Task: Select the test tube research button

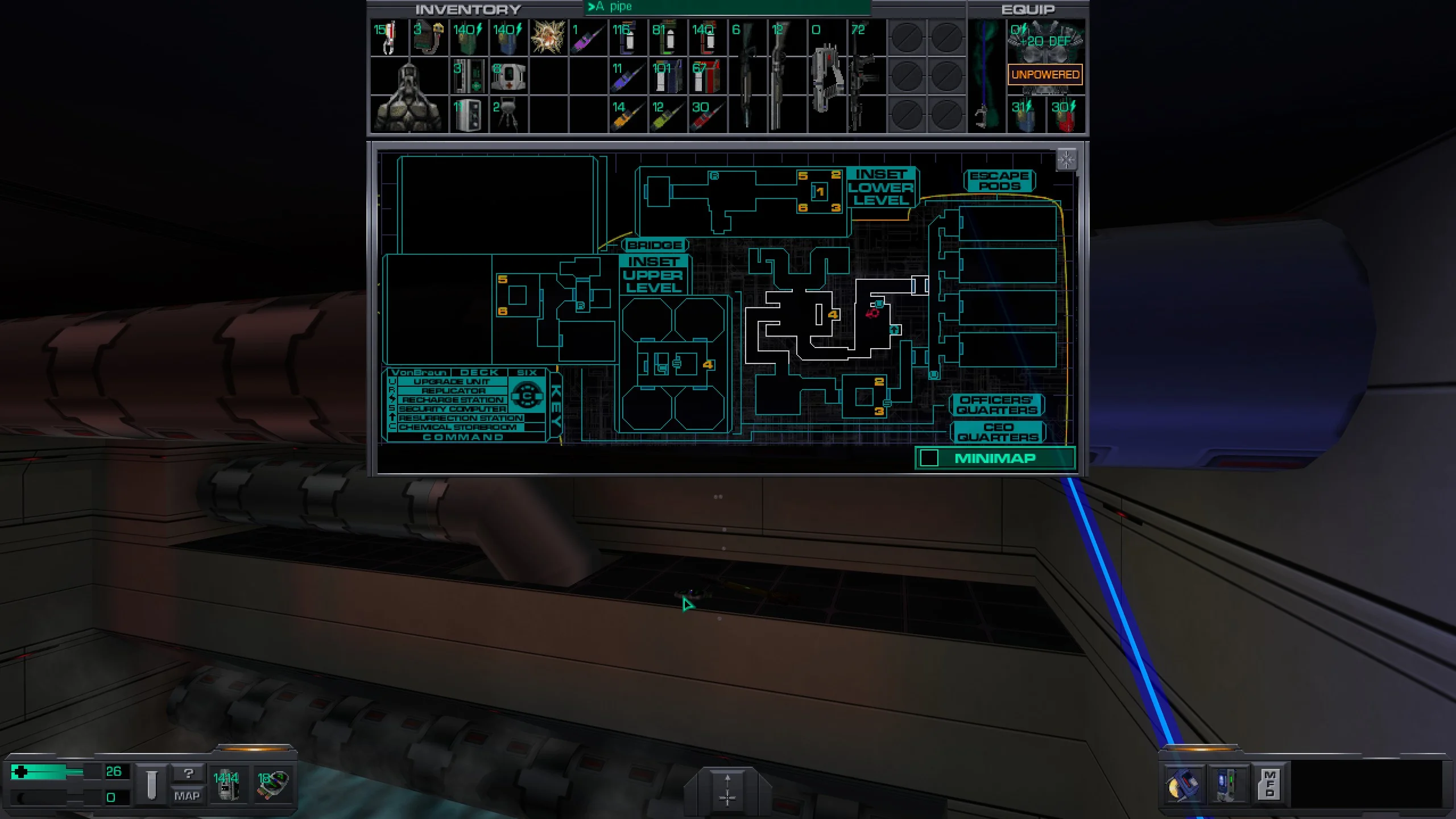Action: (x=151, y=784)
